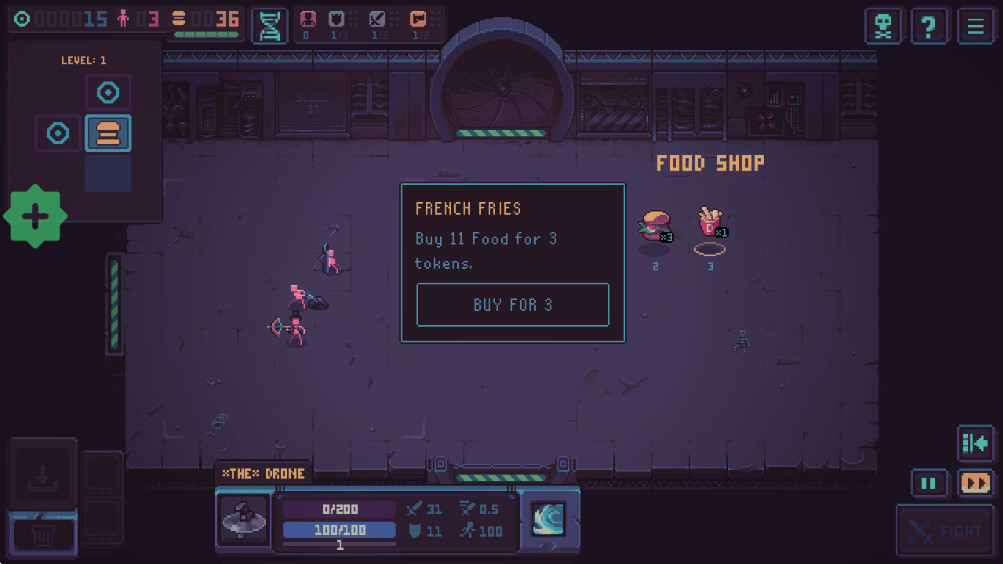Open the DNA helix mutation menu
The width and height of the screenshot is (1003, 564).
[x=269, y=26]
